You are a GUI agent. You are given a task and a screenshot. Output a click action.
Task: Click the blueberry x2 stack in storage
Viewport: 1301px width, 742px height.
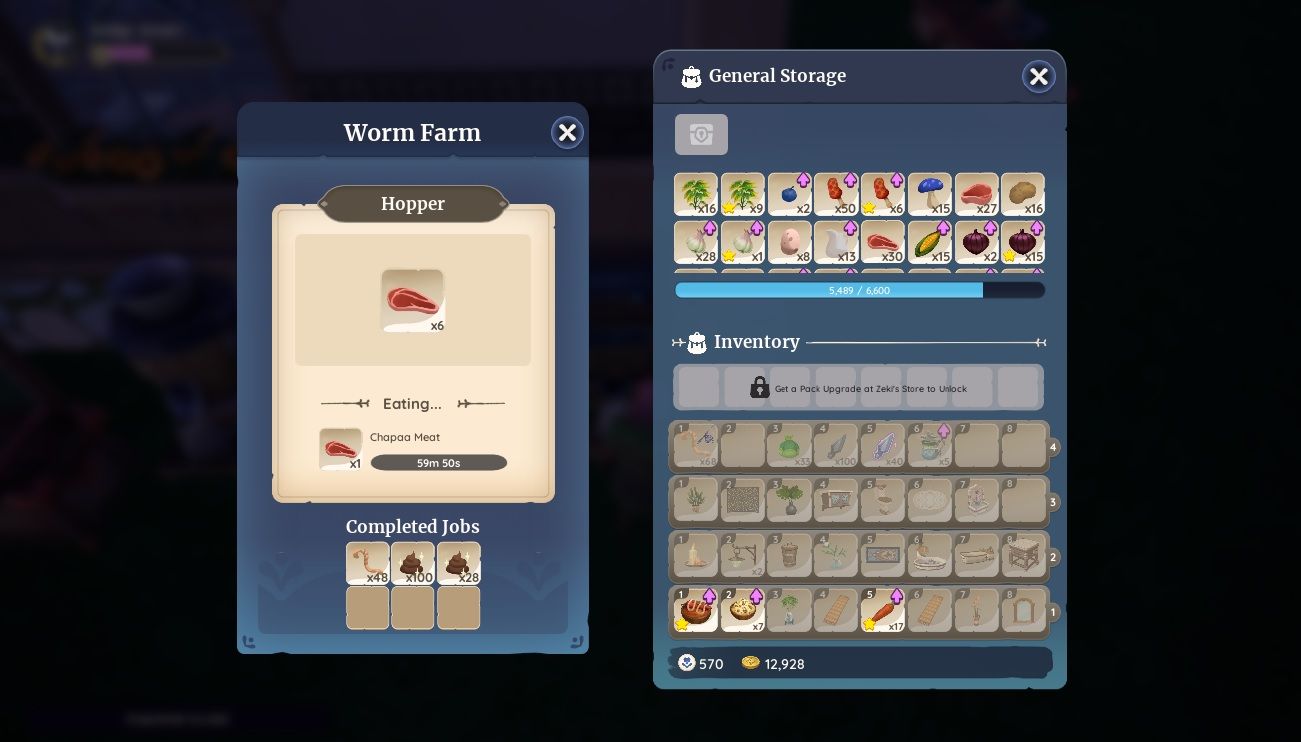789,194
